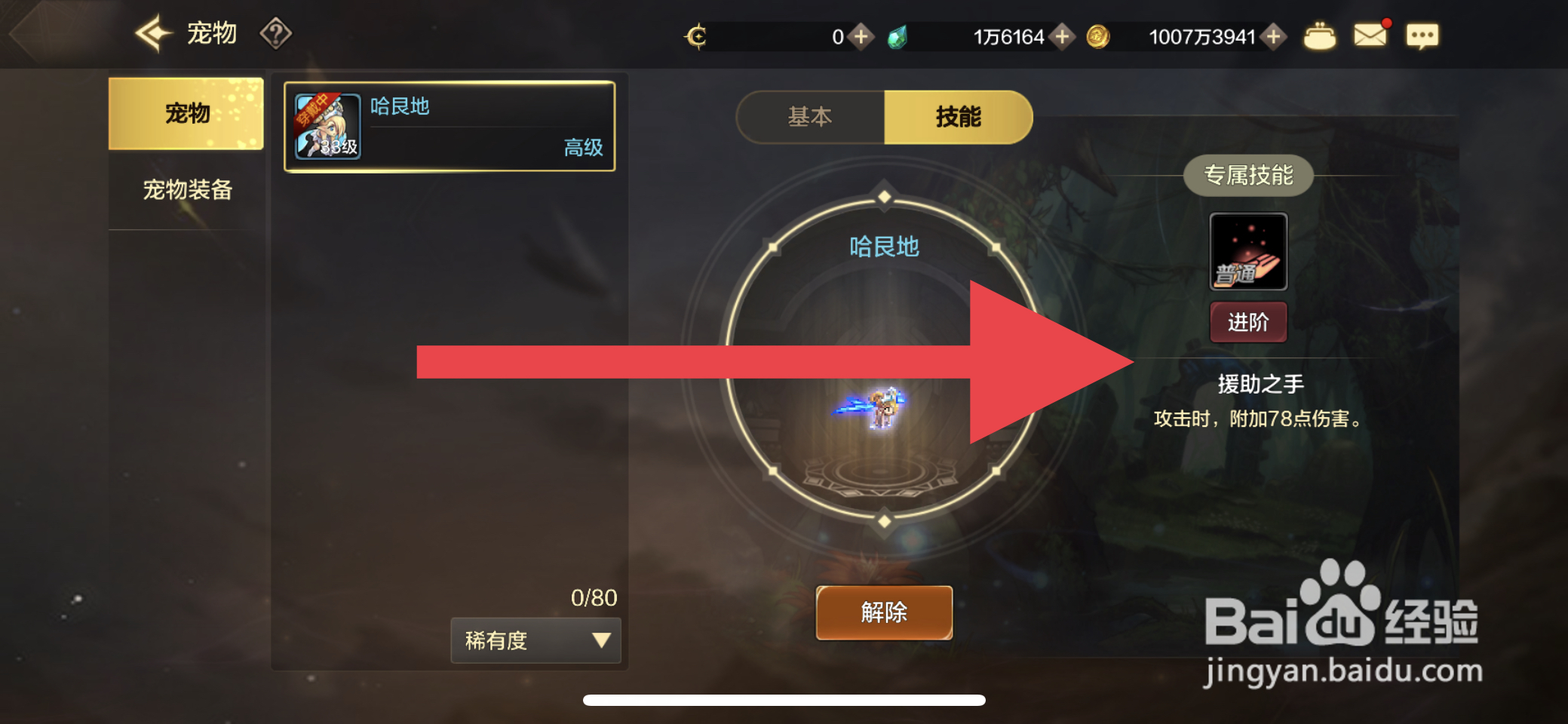Select the 宠物装备 sidebar option

[186, 190]
